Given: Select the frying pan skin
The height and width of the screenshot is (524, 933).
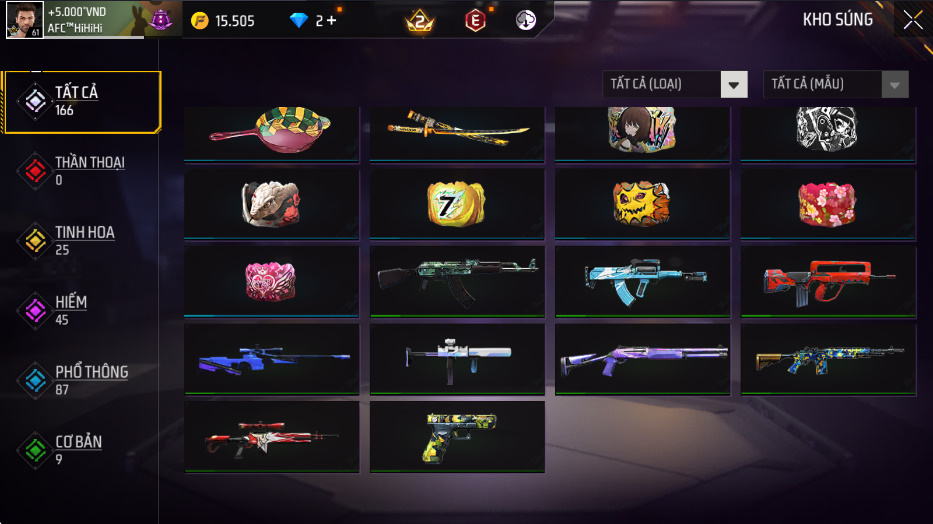Looking at the screenshot, I should pos(271,132).
